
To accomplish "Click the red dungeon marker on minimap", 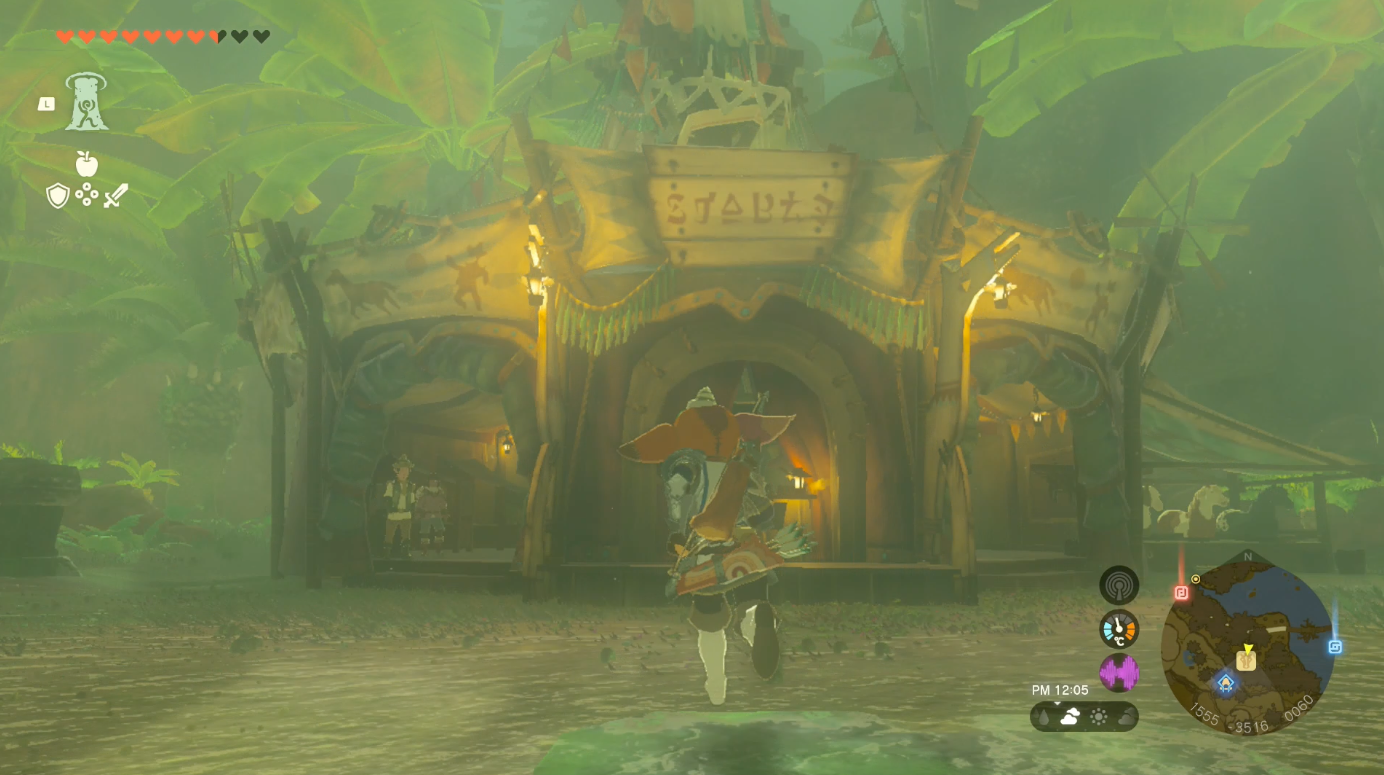I will click(x=1181, y=592).
